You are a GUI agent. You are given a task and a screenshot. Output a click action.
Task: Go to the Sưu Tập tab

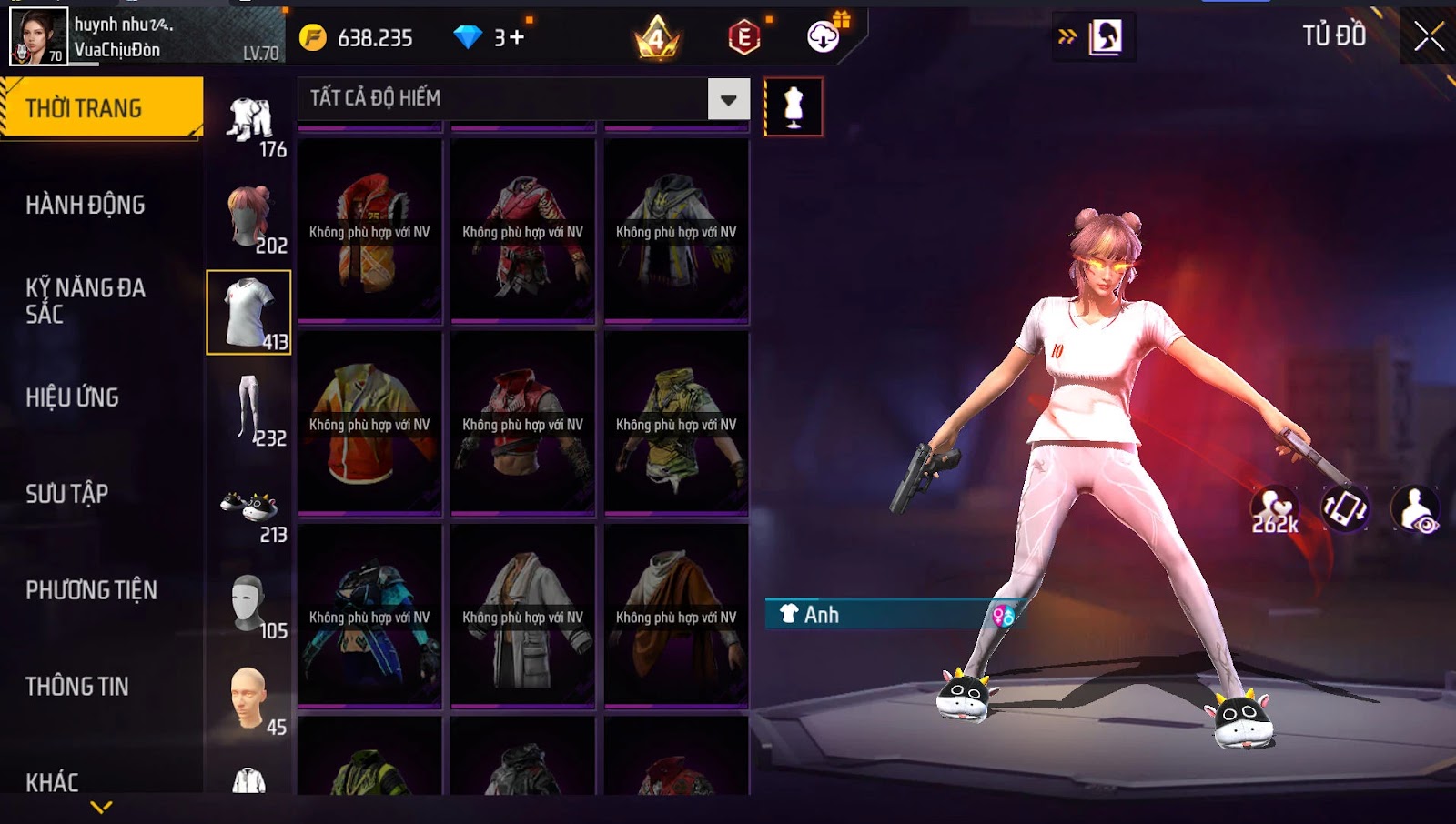tap(67, 494)
